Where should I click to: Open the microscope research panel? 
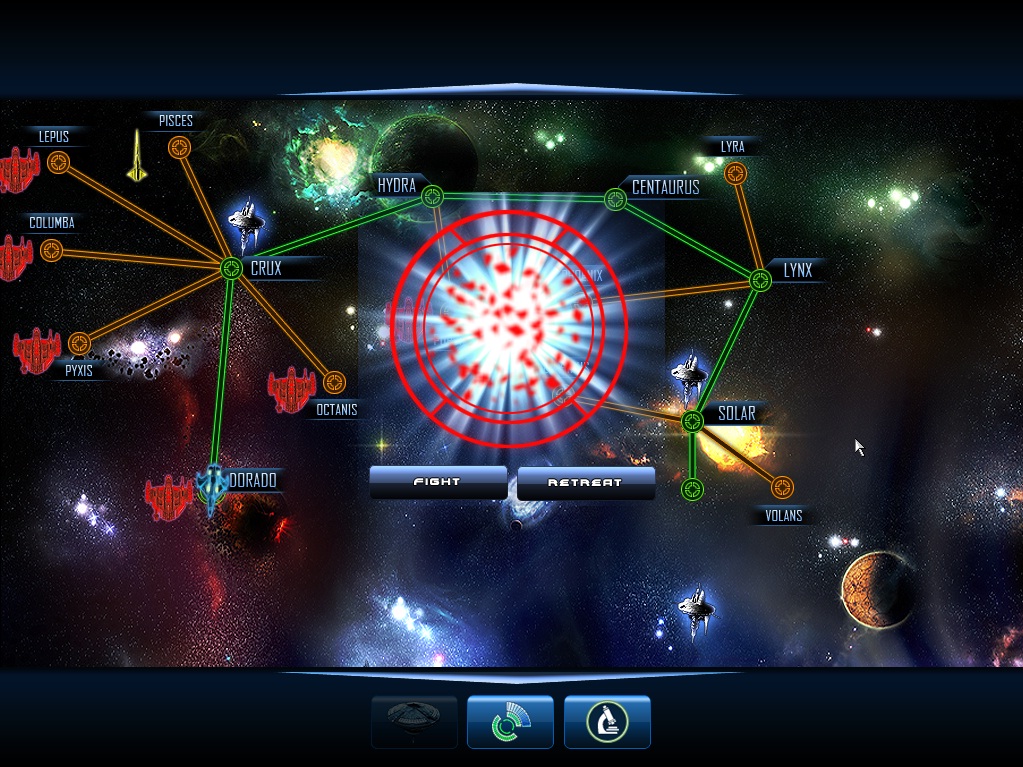point(607,721)
